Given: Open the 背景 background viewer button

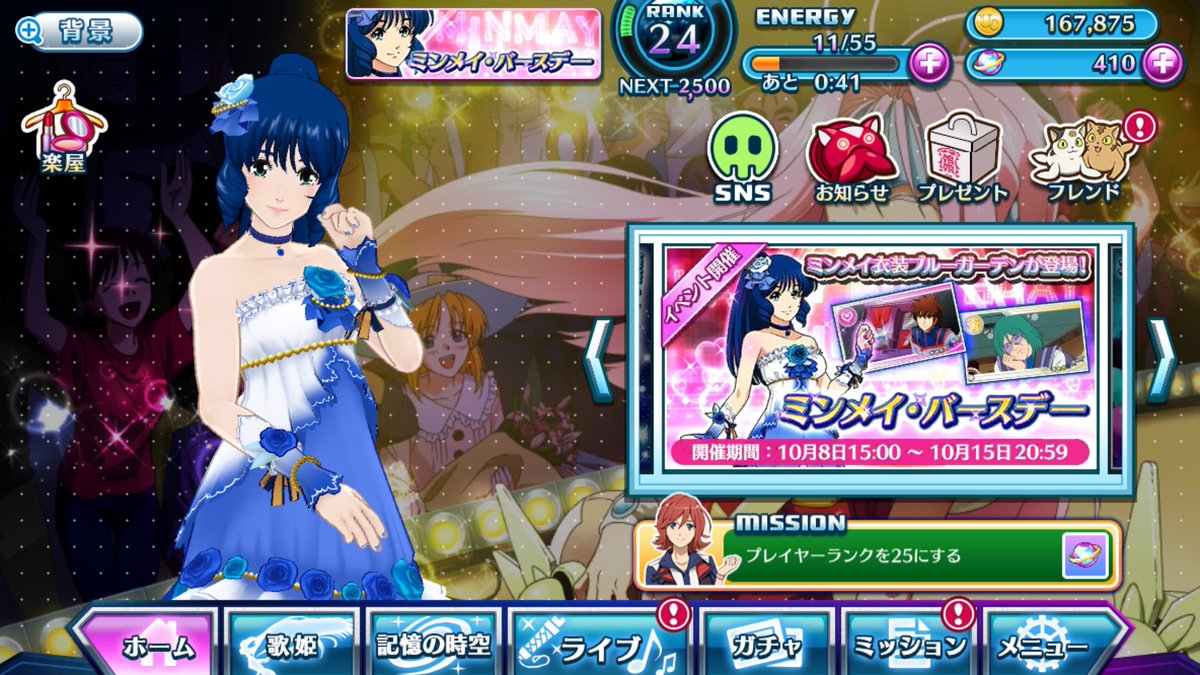Looking at the screenshot, I should tap(78, 31).
